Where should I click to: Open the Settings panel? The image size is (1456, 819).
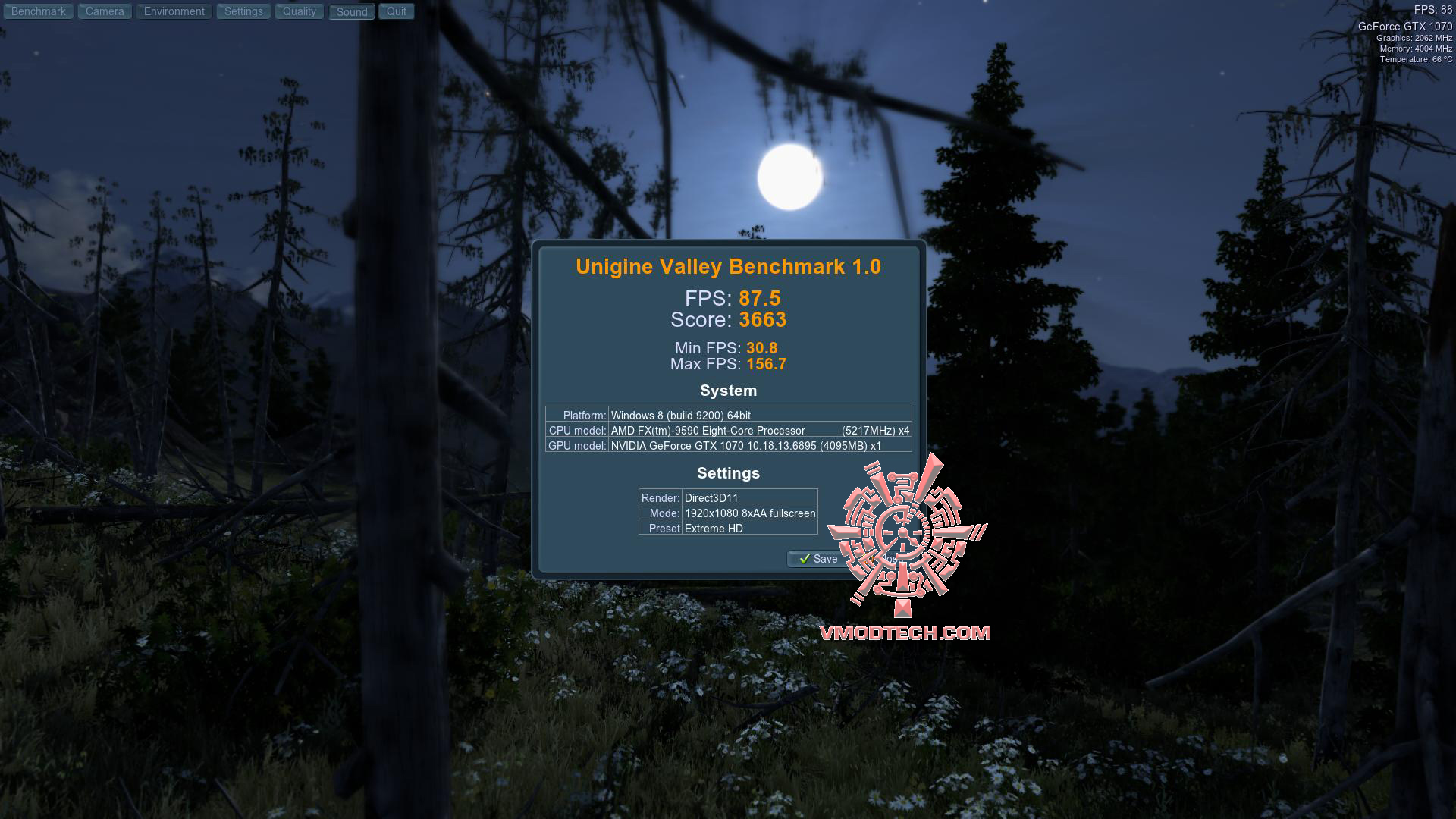coord(243,11)
